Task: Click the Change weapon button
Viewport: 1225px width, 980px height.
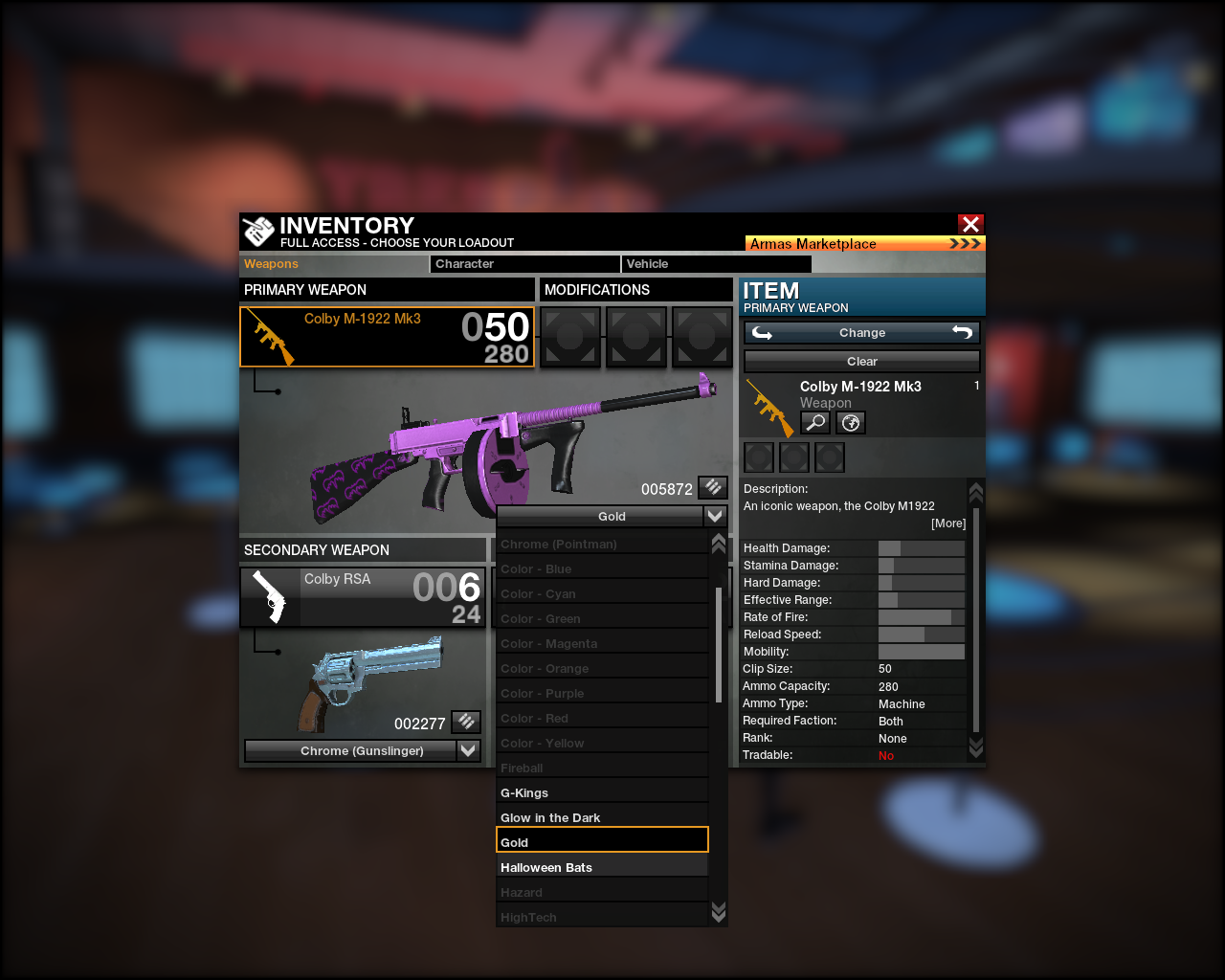Action: [861, 333]
